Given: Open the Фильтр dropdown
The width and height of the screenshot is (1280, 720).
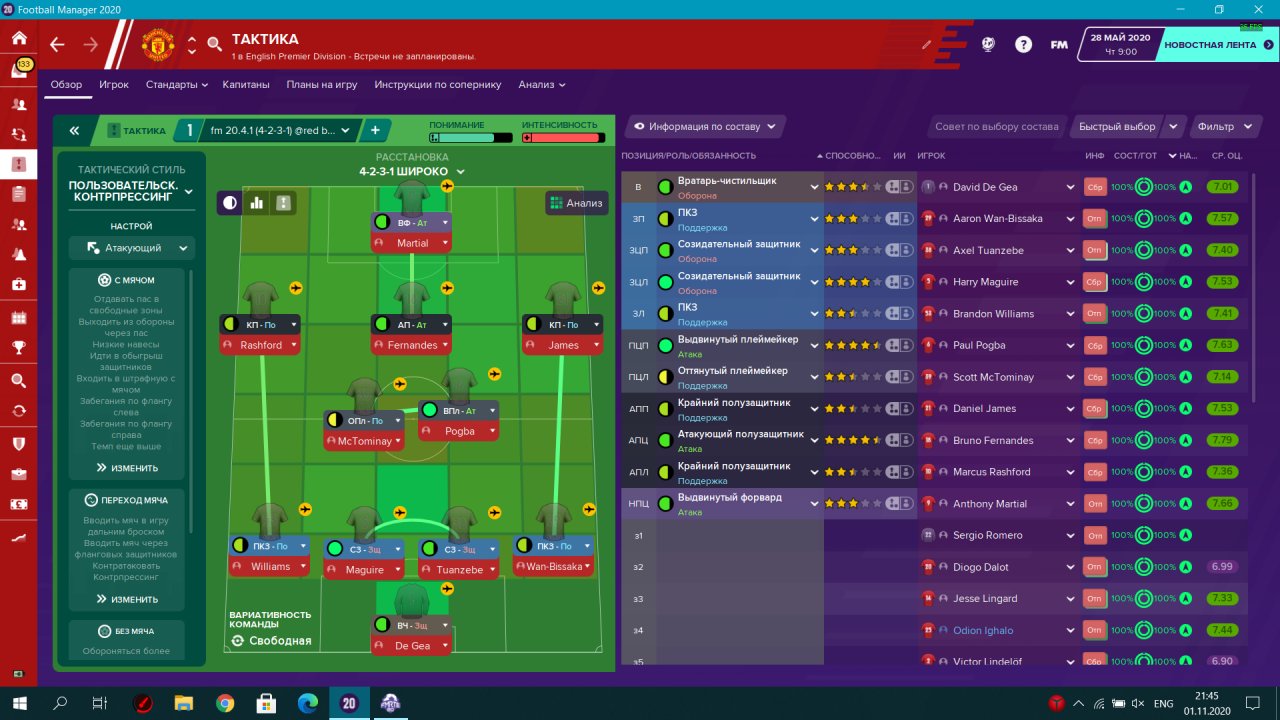Looking at the screenshot, I should click(x=1224, y=127).
